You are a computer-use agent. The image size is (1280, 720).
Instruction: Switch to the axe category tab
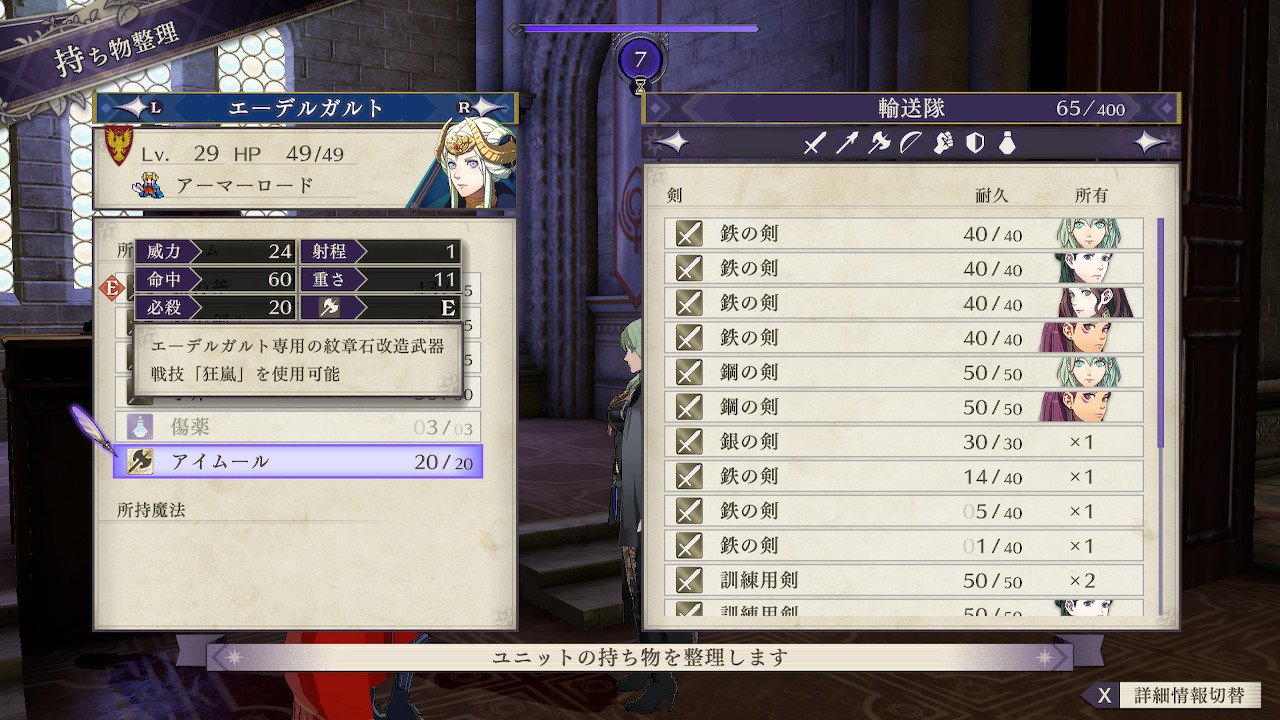pyautogui.click(x=879, y=143)
